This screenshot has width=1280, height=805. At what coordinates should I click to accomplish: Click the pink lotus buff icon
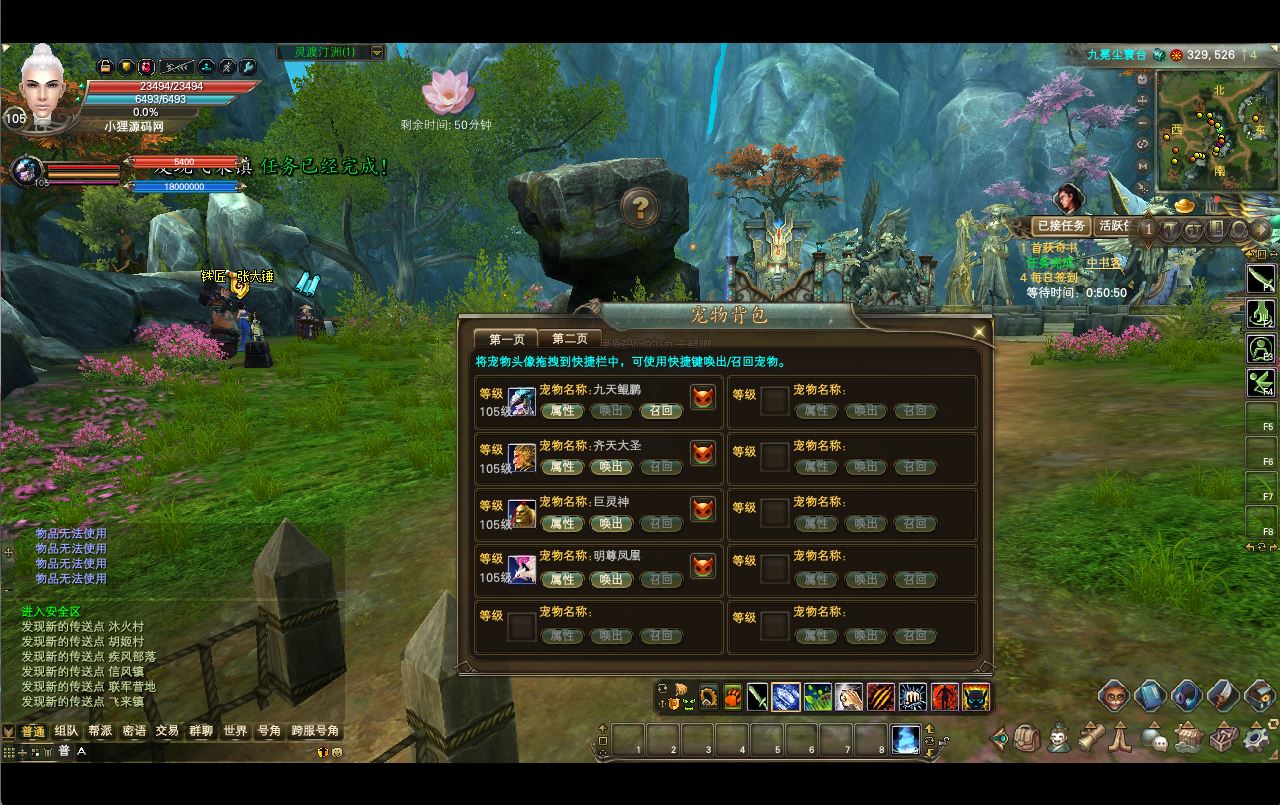(x=447, y=92)
